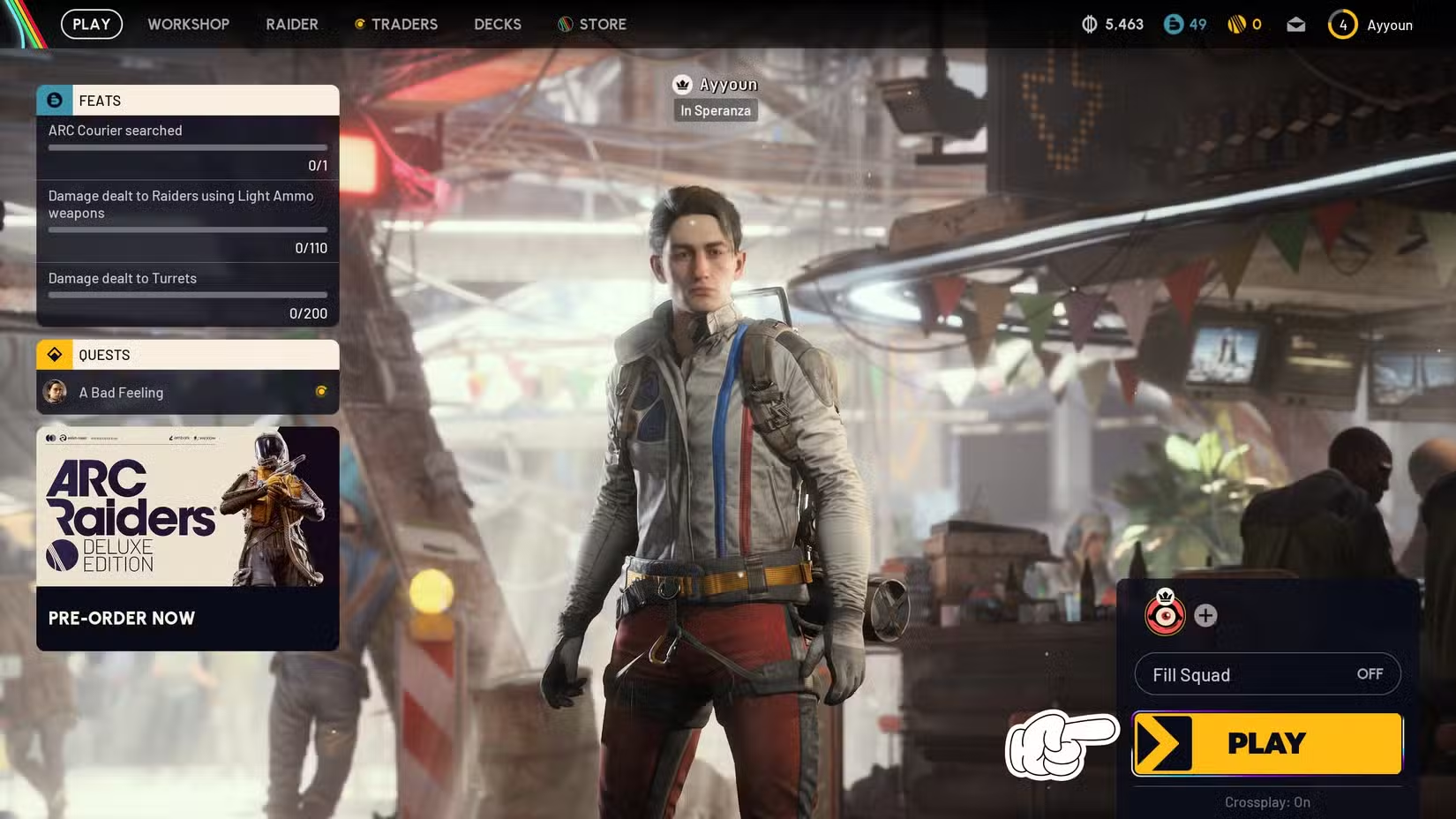Viewport: 1456px width, 819px height.
Task: Click the PRE-ORDER NOW link
Action: click(x=121, y=618)
